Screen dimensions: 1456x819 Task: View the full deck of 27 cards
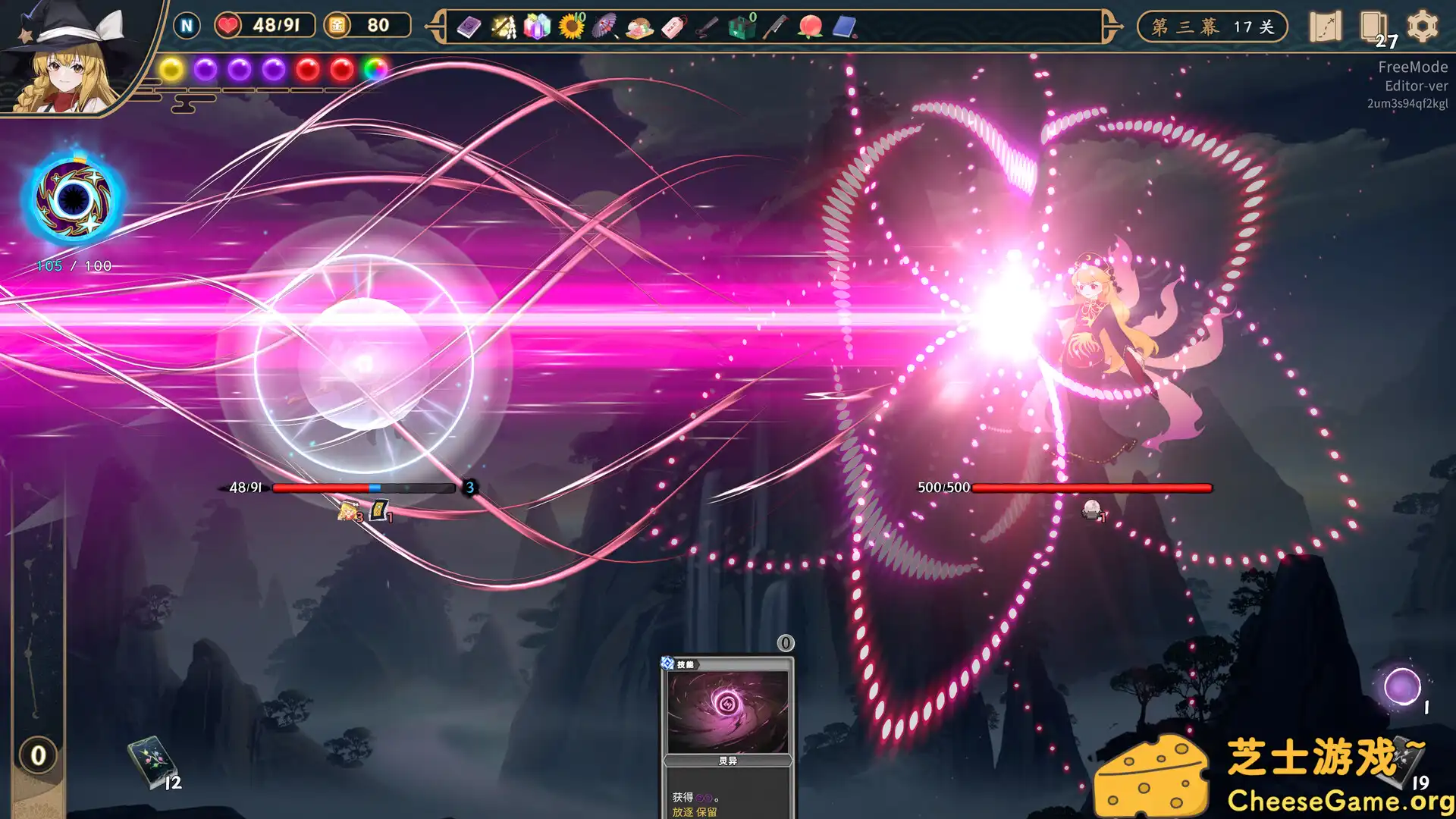1373,27
